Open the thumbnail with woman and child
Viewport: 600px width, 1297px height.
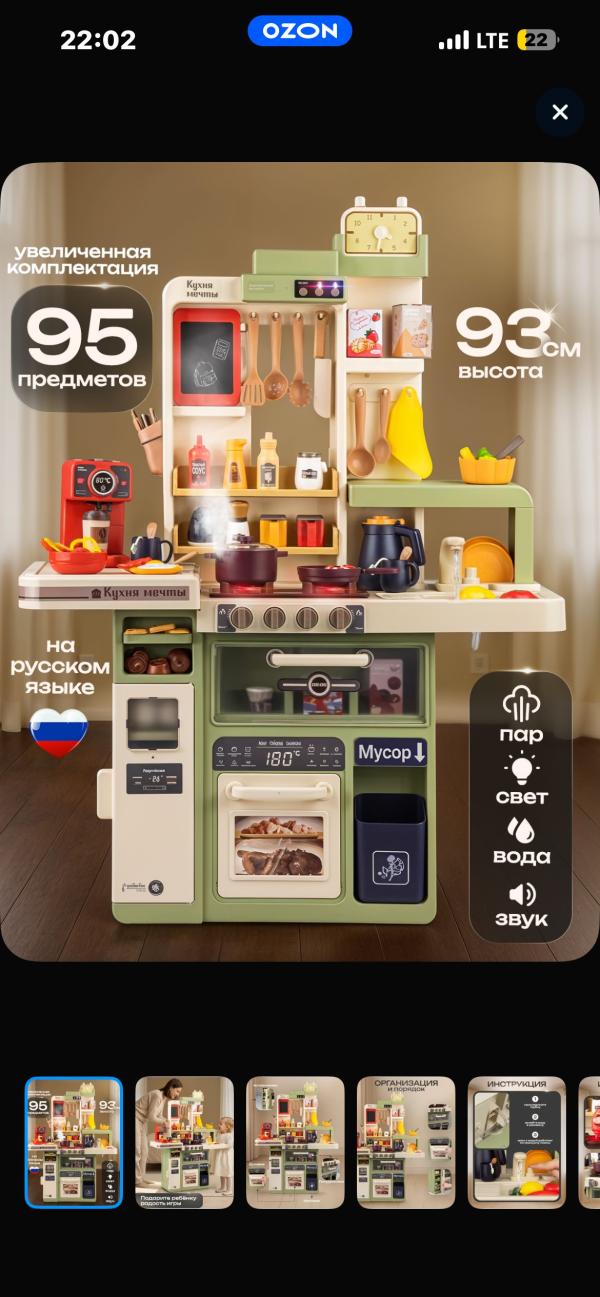184,1142
